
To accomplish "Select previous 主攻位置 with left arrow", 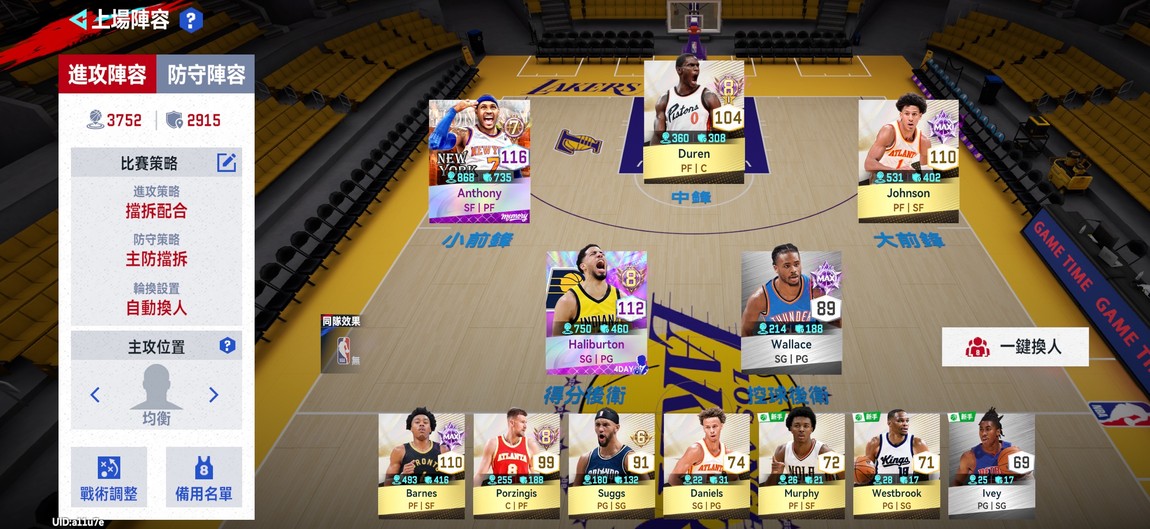I will tap(95, 395).
